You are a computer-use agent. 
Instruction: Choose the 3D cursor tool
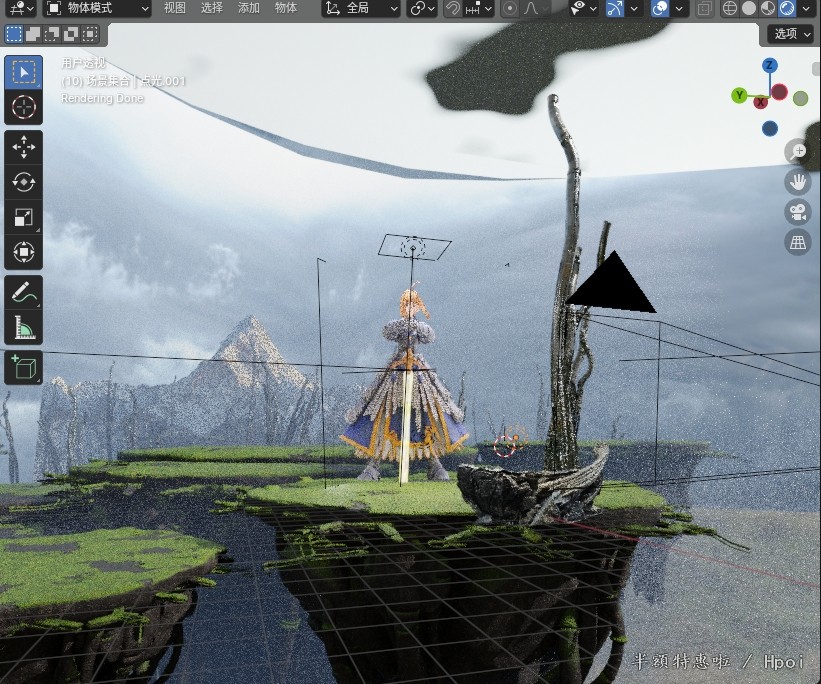pyautogui.click(x=23, y=107)
